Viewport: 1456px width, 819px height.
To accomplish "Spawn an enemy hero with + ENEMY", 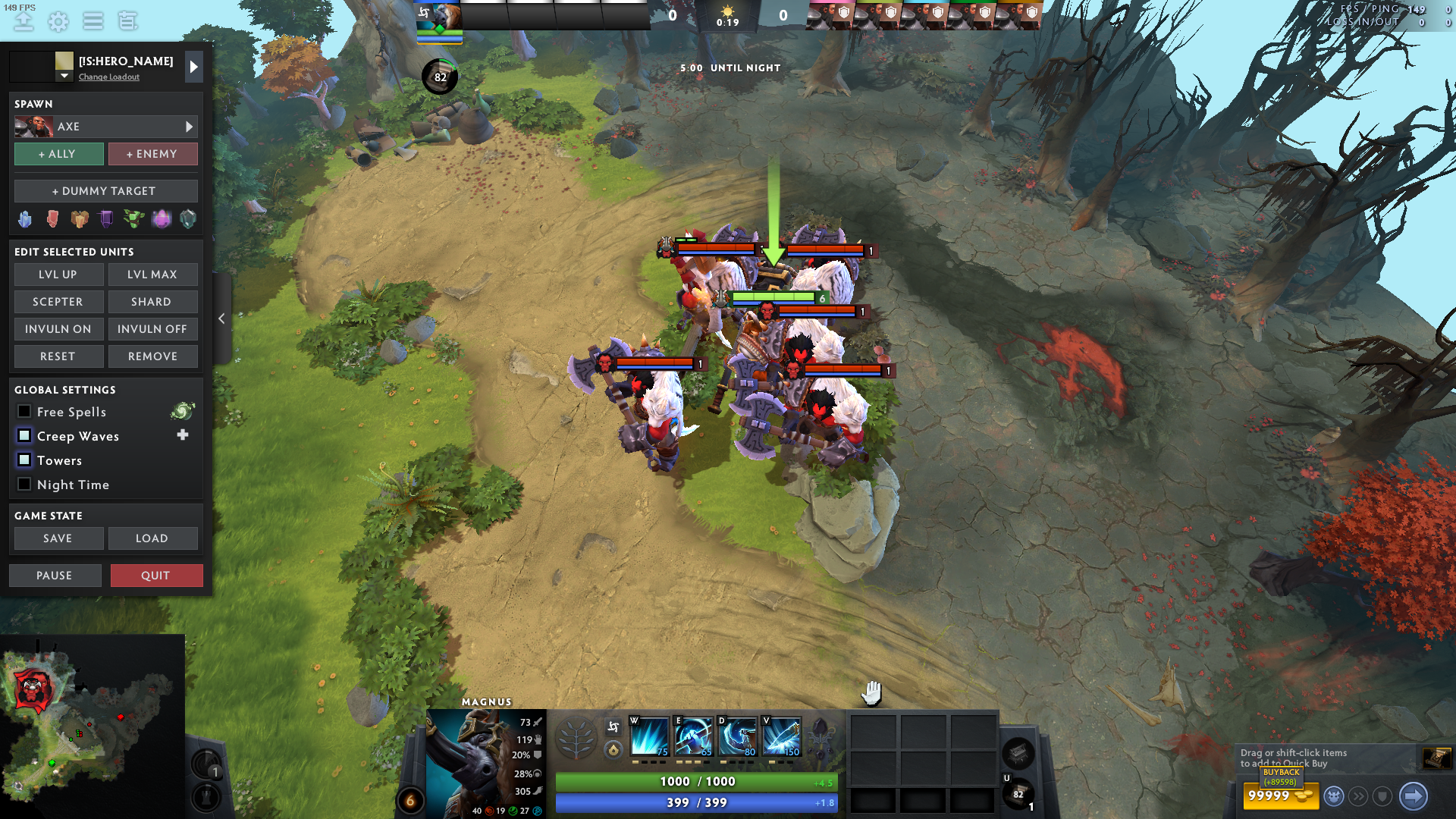I will coord(152,154).
